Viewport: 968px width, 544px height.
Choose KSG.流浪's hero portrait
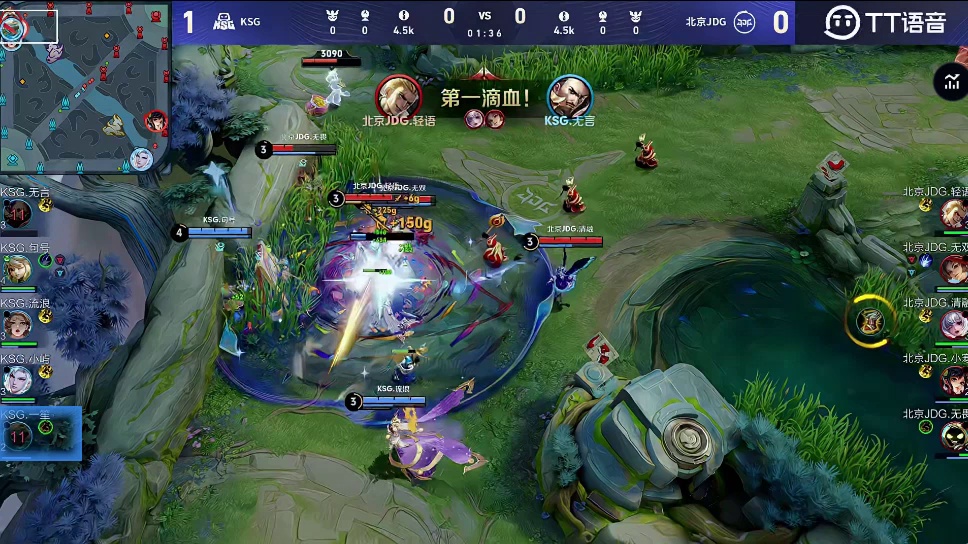18,325
